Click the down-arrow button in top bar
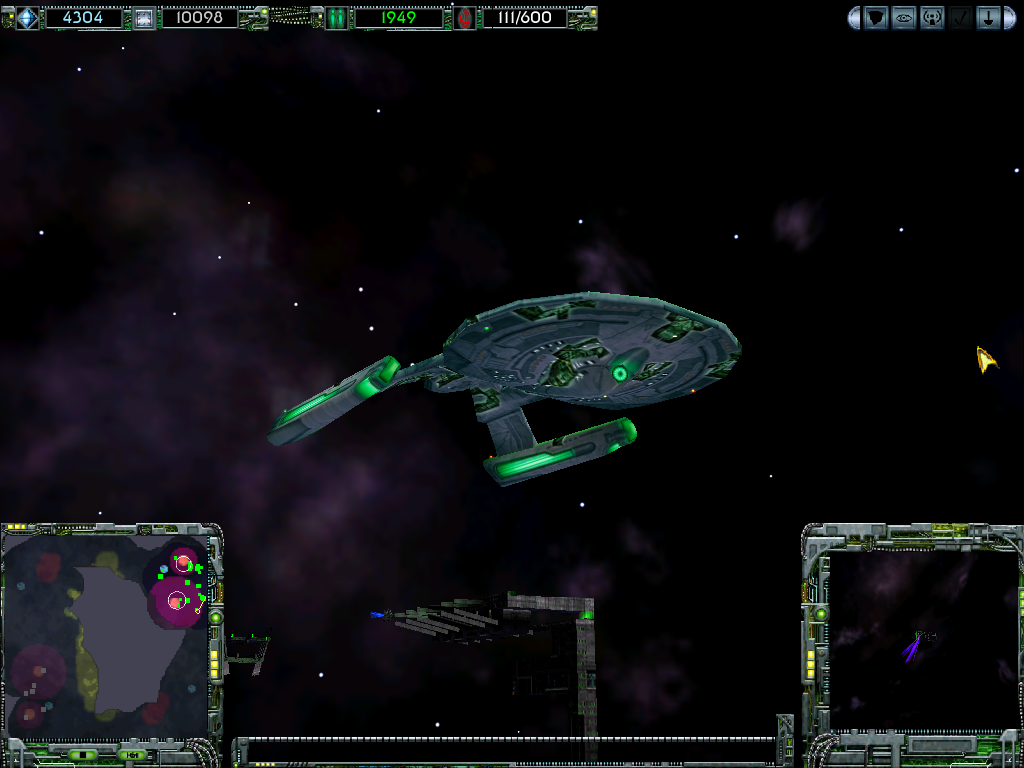The height and width of the screenshot is (768, 1024). coord(988,18)
